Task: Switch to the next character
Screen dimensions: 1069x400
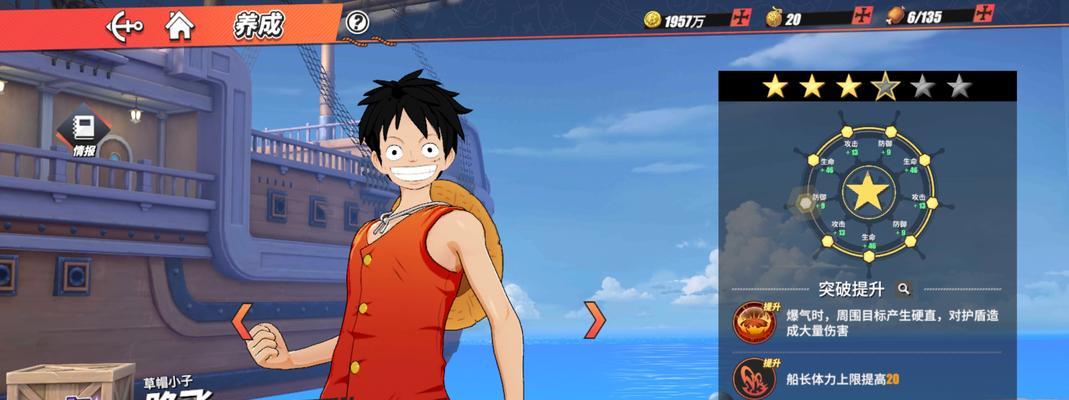Action: [595, 320]
